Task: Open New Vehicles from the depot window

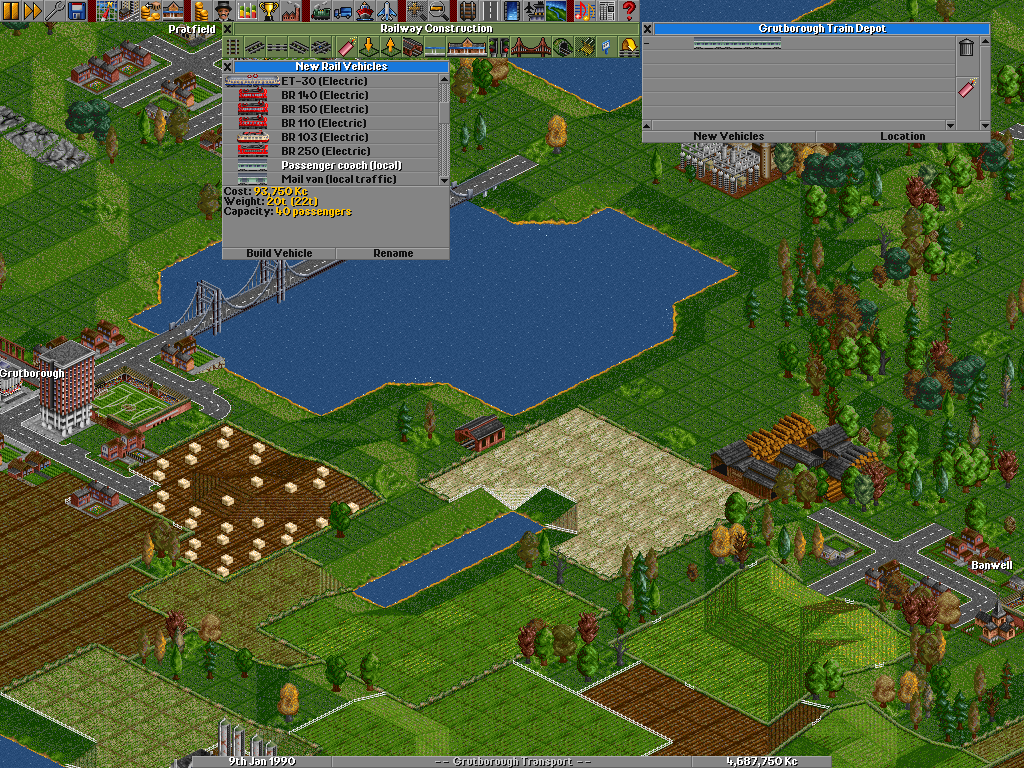Action: (x=728, y=137)
